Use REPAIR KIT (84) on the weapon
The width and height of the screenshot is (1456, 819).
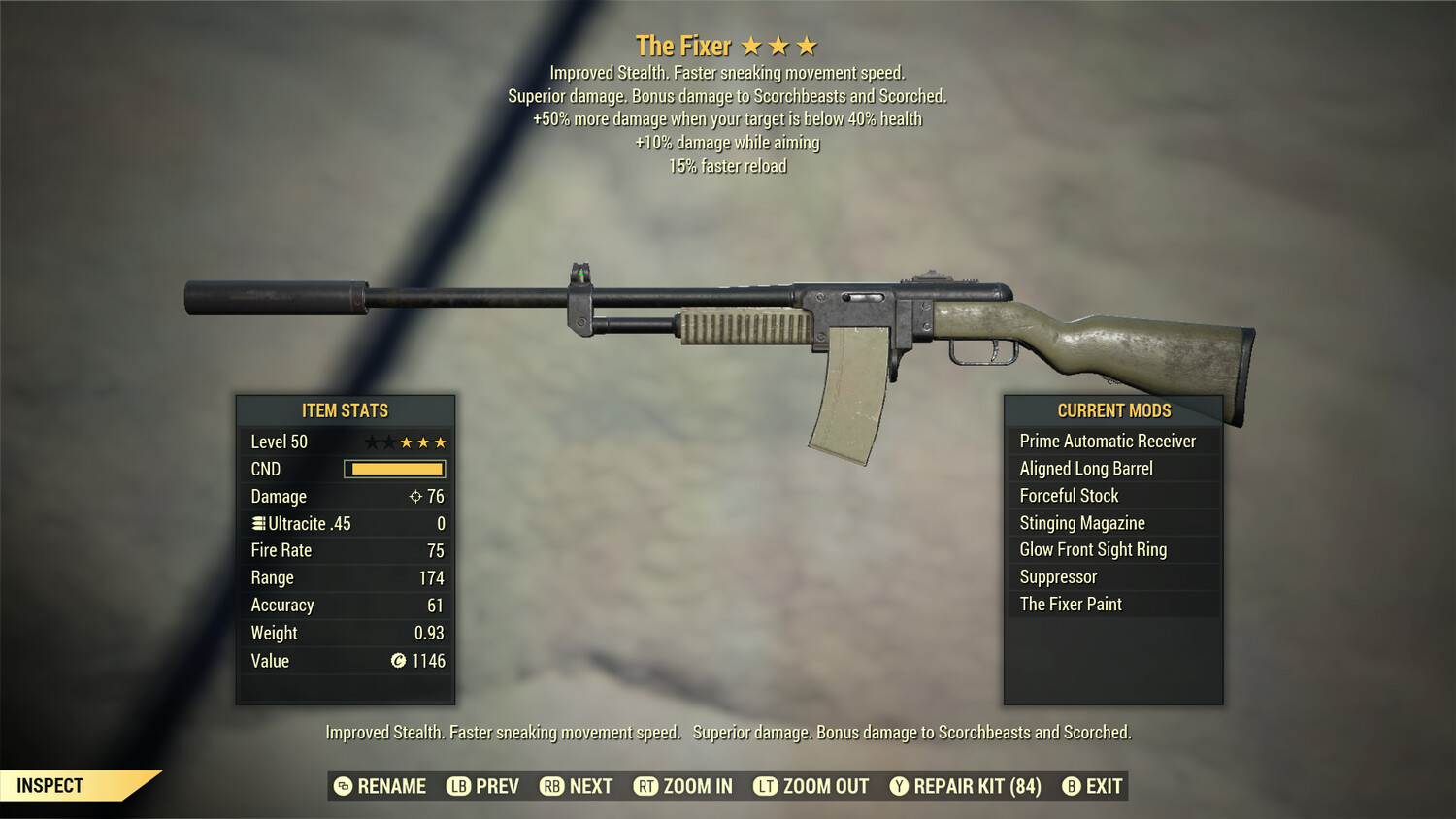coord(966,786)
